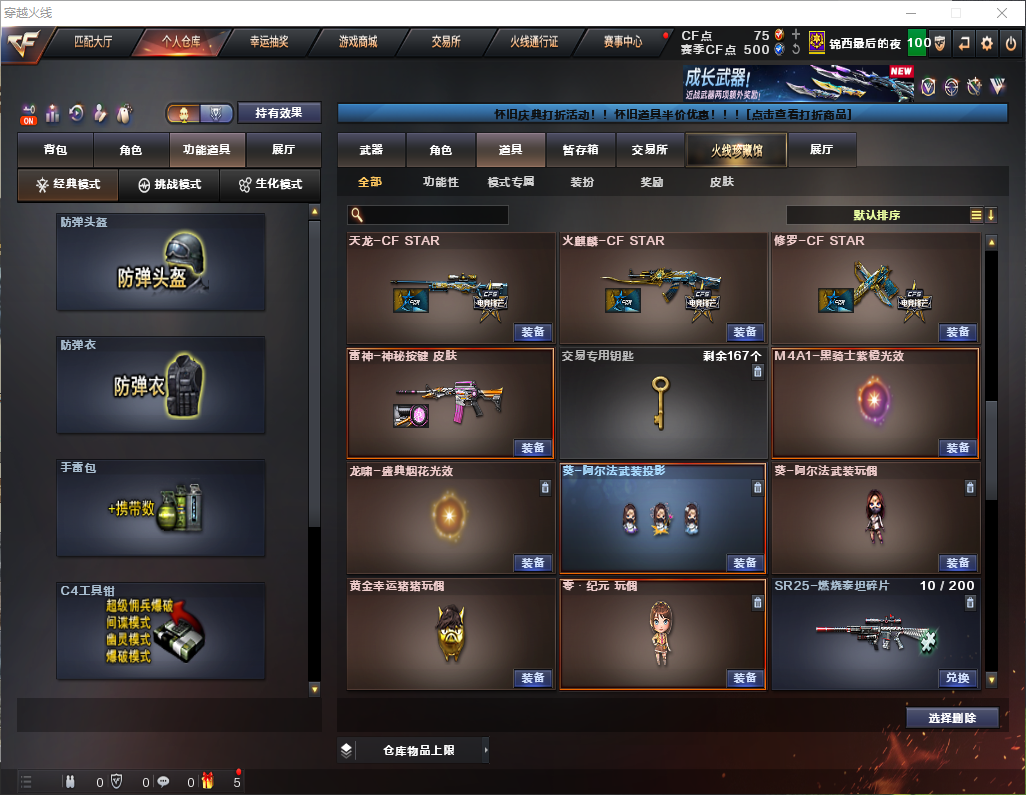Select the 背包 backpack tab
Screen dimensions: 1026x795
[56, 150]
